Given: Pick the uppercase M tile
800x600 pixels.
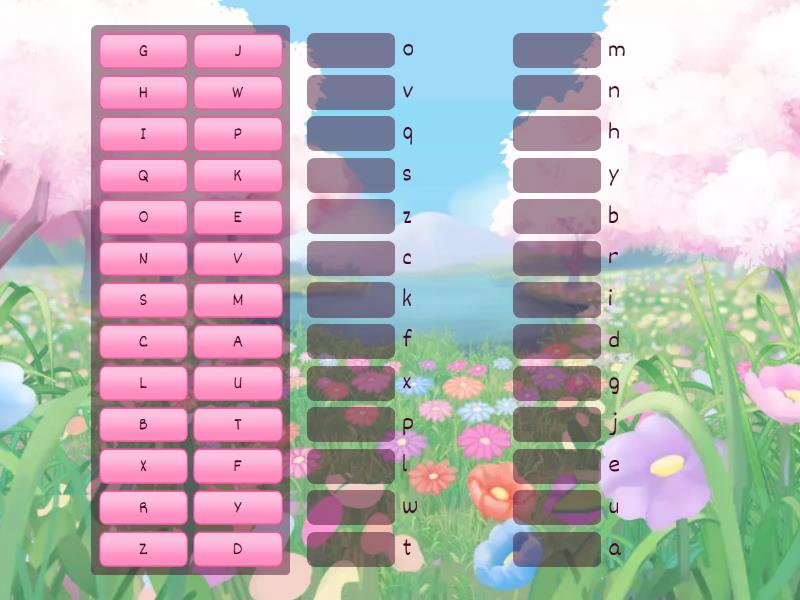Looking at the screenshot, I should point(238,300).
